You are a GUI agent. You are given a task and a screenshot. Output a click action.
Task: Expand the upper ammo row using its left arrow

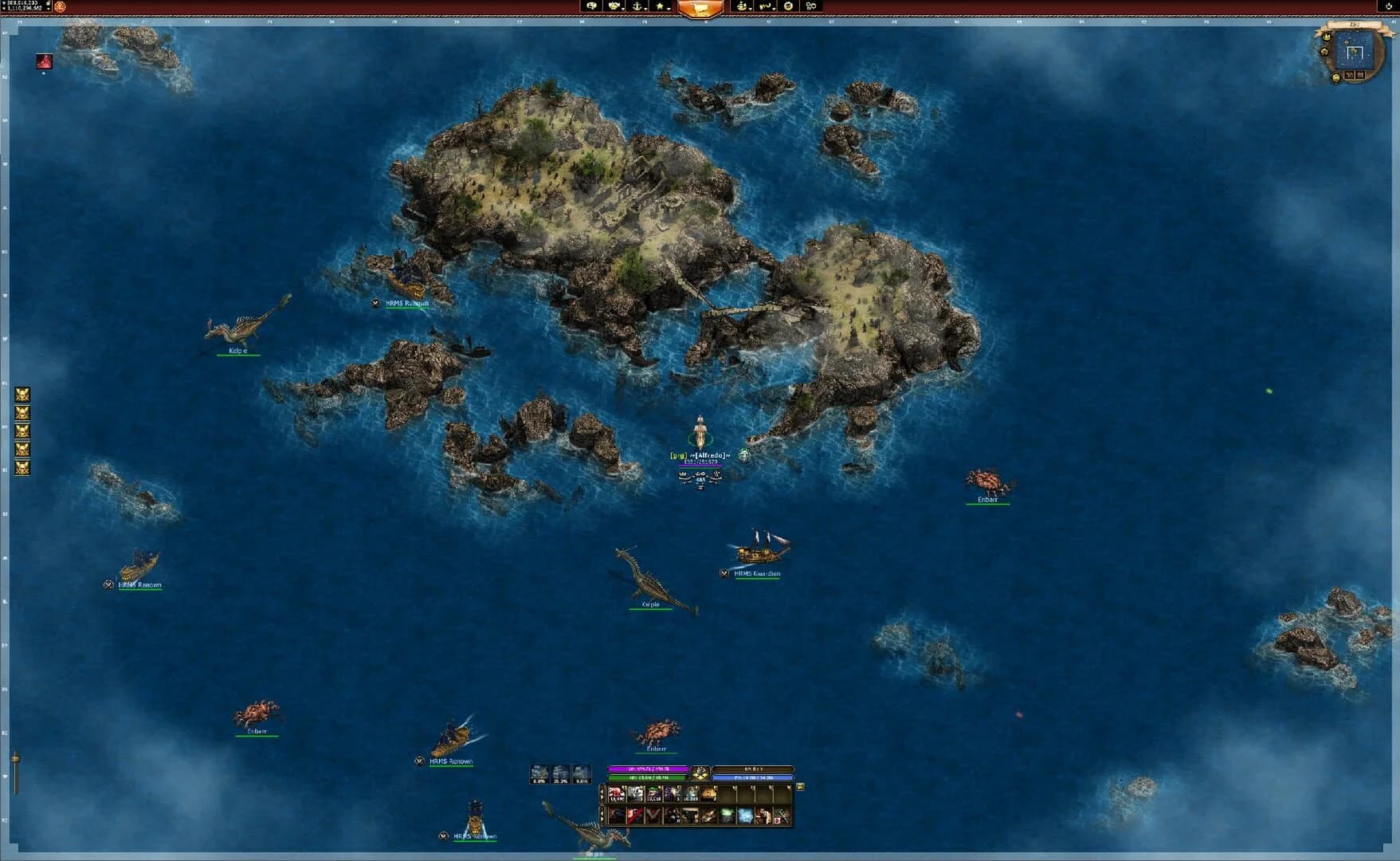(x=603, y=793)
